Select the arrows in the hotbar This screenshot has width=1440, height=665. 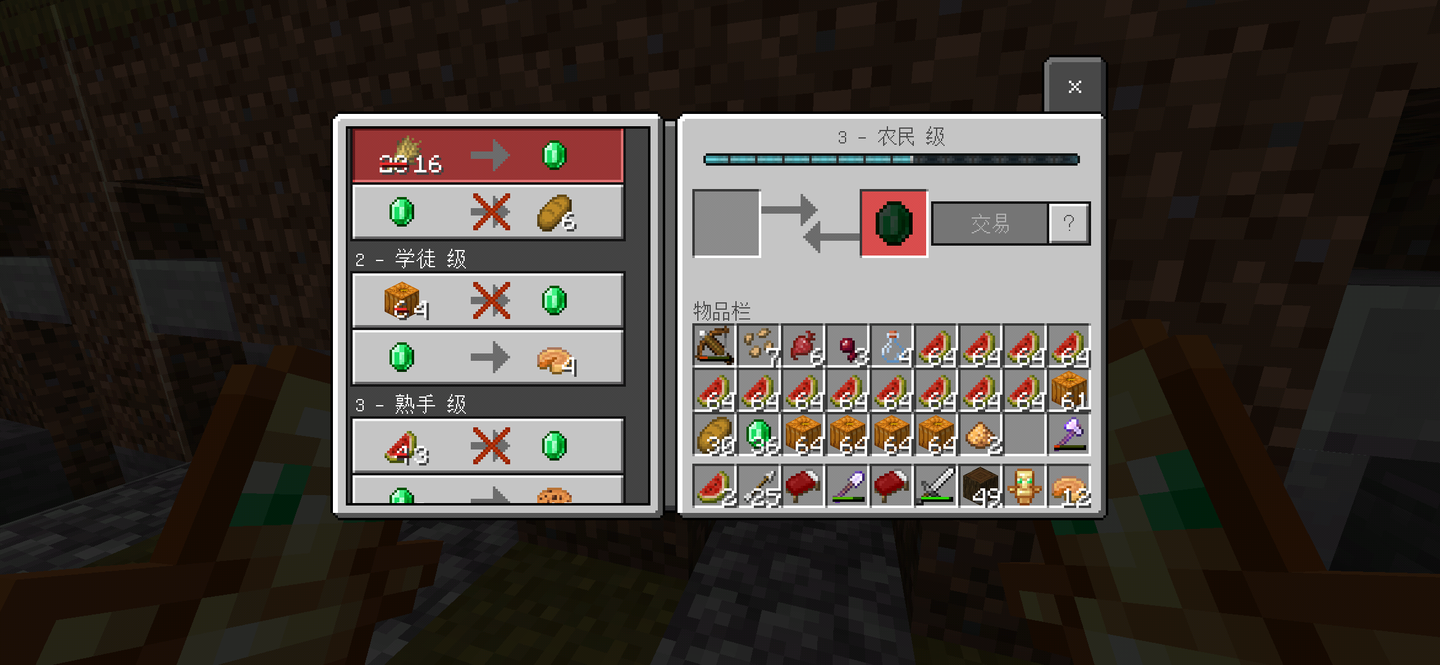[x=759, y=486]
